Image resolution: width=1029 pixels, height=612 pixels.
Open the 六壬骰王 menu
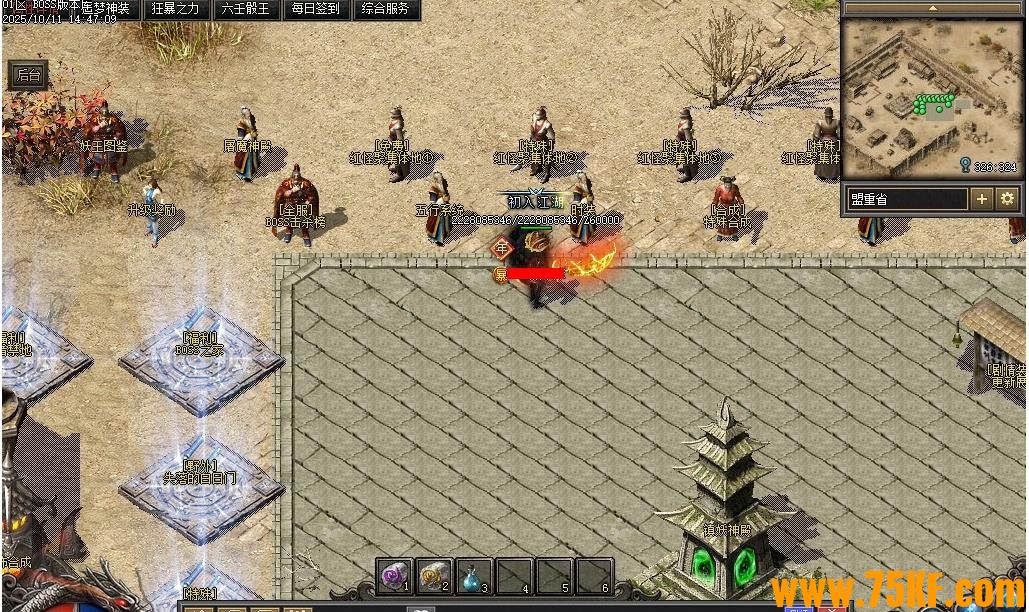tap(245, 9)
